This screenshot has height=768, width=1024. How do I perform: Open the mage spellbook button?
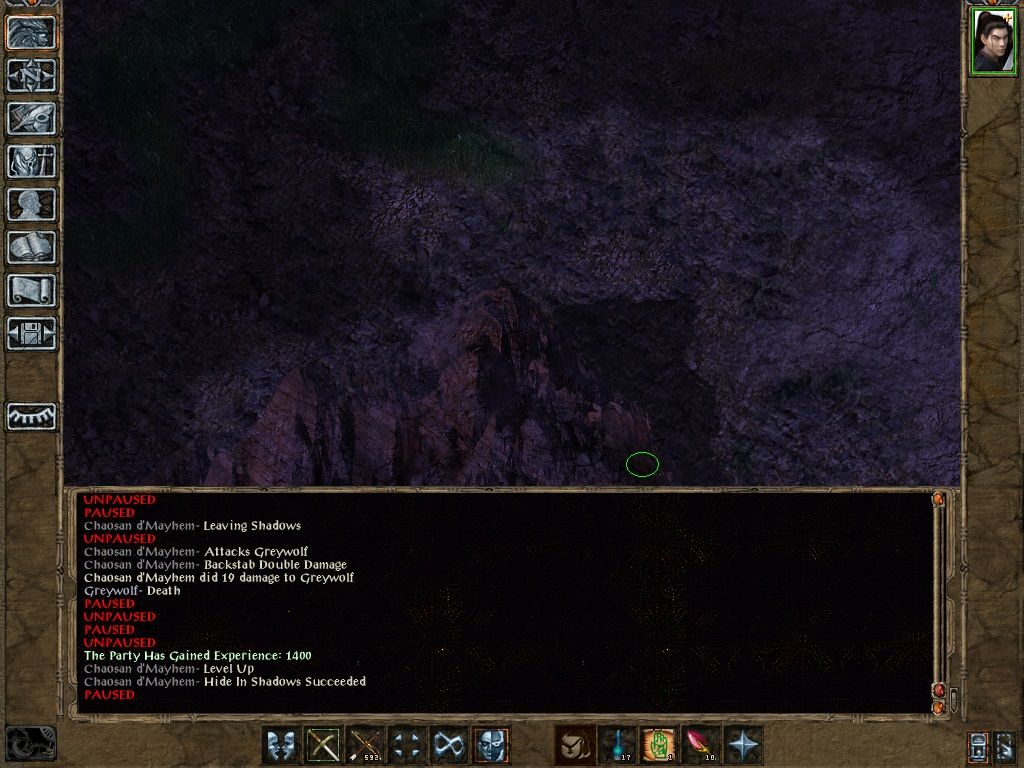point(31,247)
